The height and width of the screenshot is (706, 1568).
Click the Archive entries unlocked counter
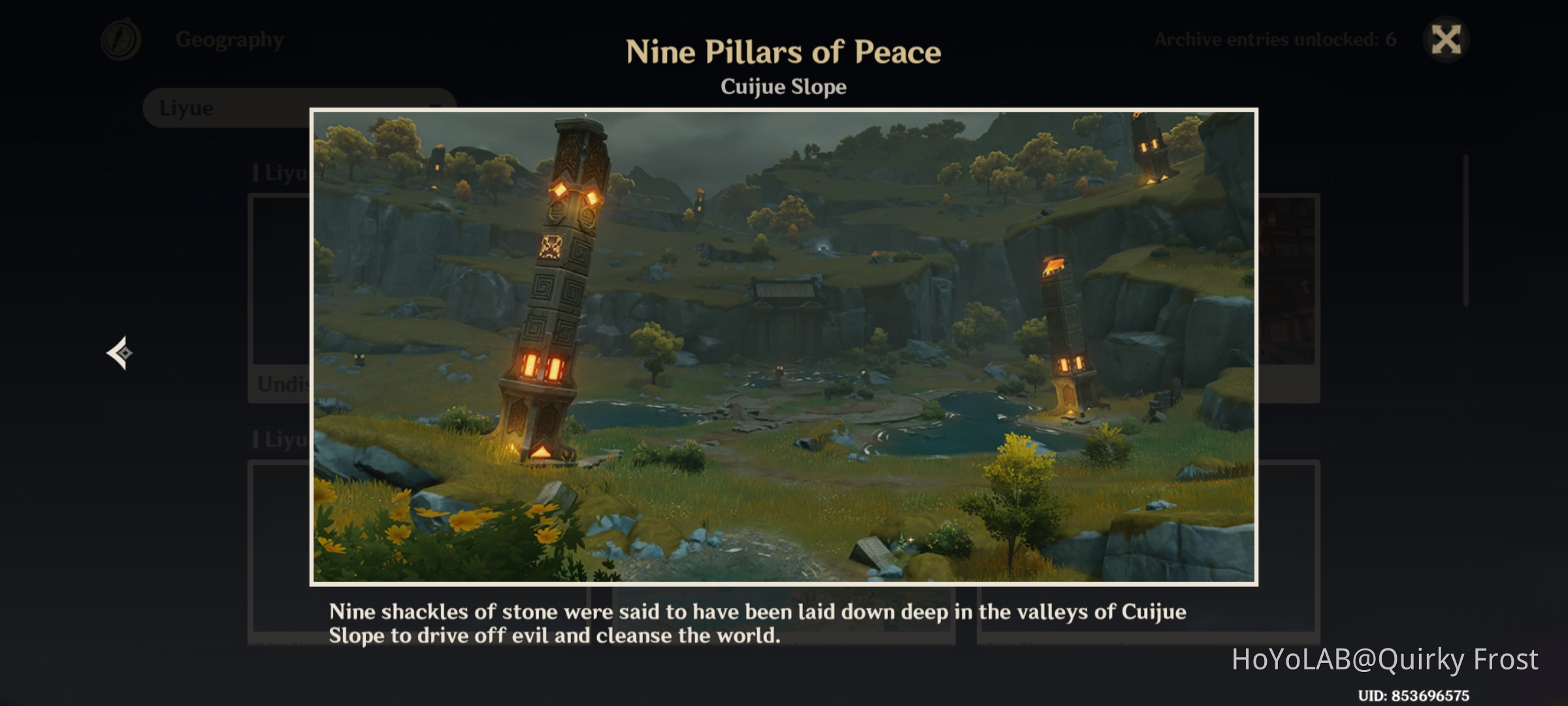pyautogui.click(x=1275, y=38)
